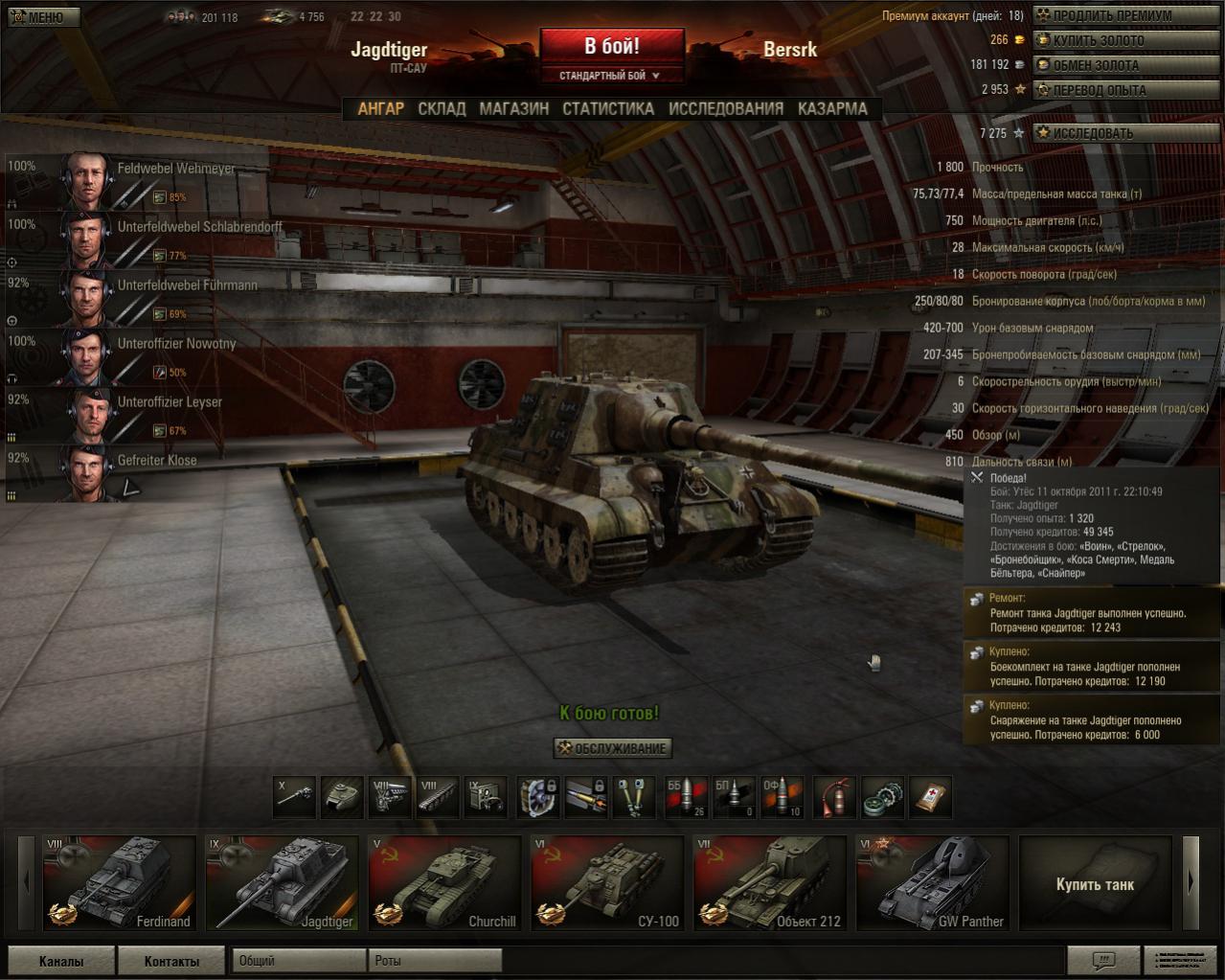Switch to the Склад tab

coord(442,109)
